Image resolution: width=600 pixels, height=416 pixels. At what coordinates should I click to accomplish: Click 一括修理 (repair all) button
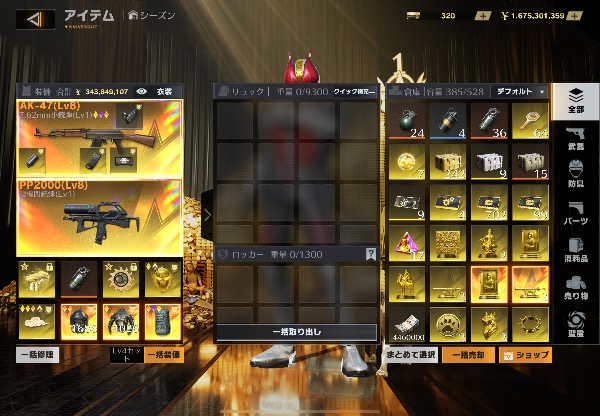tap(37, 354)
